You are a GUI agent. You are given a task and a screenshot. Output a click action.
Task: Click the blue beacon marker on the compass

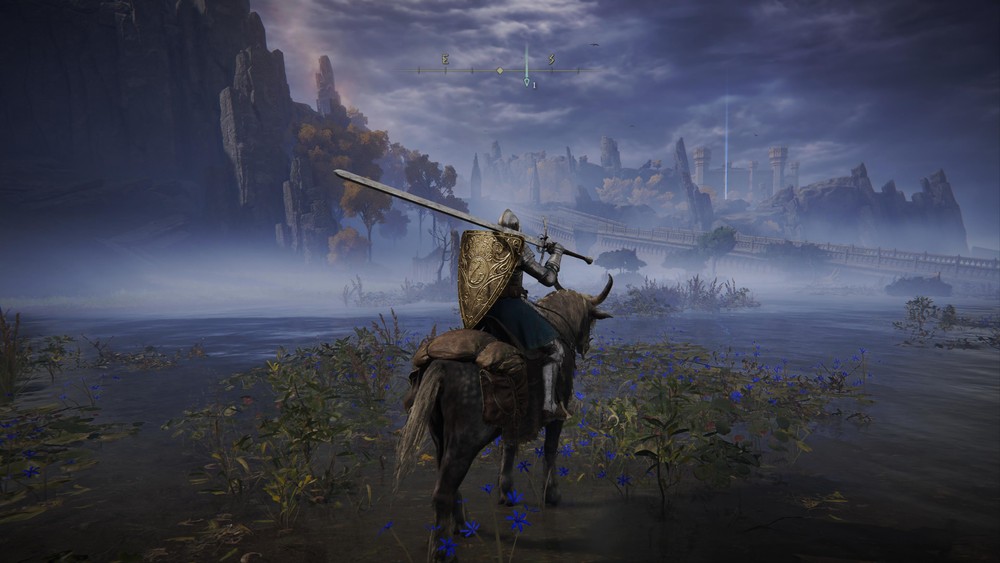click(527, 81)
